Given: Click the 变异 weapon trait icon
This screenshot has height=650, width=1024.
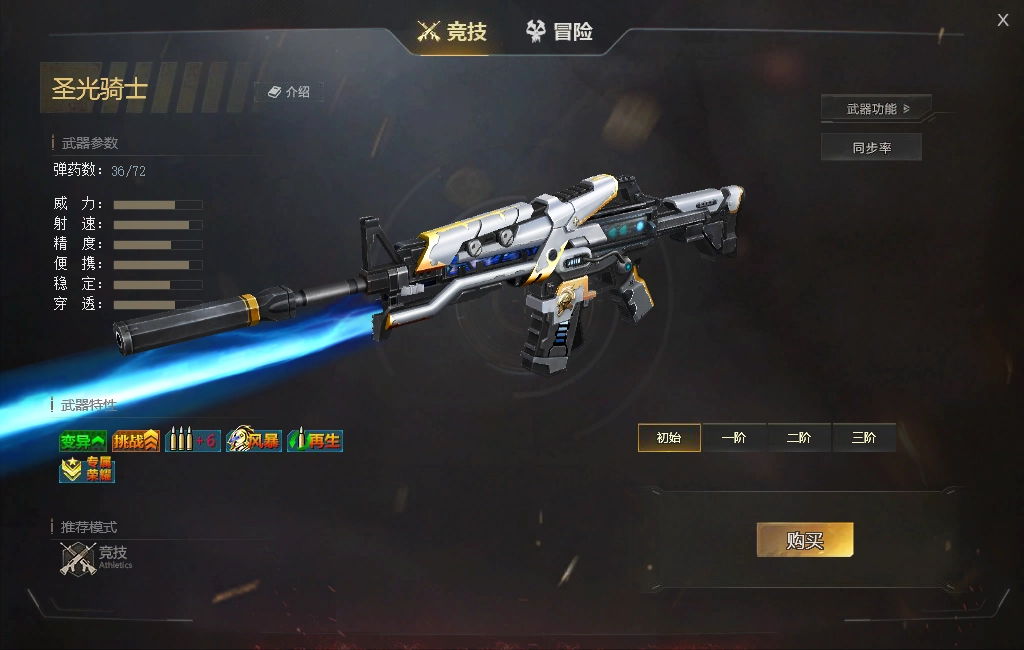Looking at the screenshot, I should coord(83,441).
